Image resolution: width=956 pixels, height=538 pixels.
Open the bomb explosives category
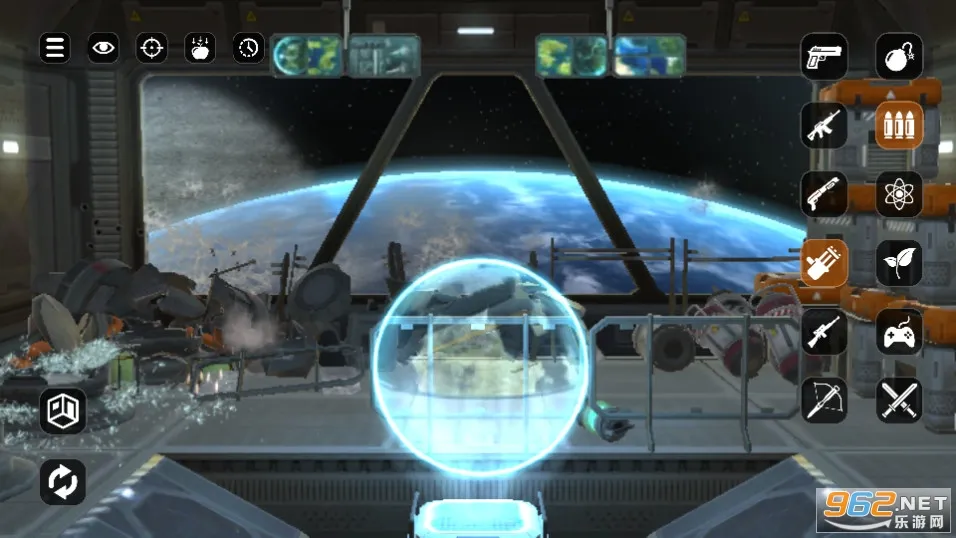[899, 56]
